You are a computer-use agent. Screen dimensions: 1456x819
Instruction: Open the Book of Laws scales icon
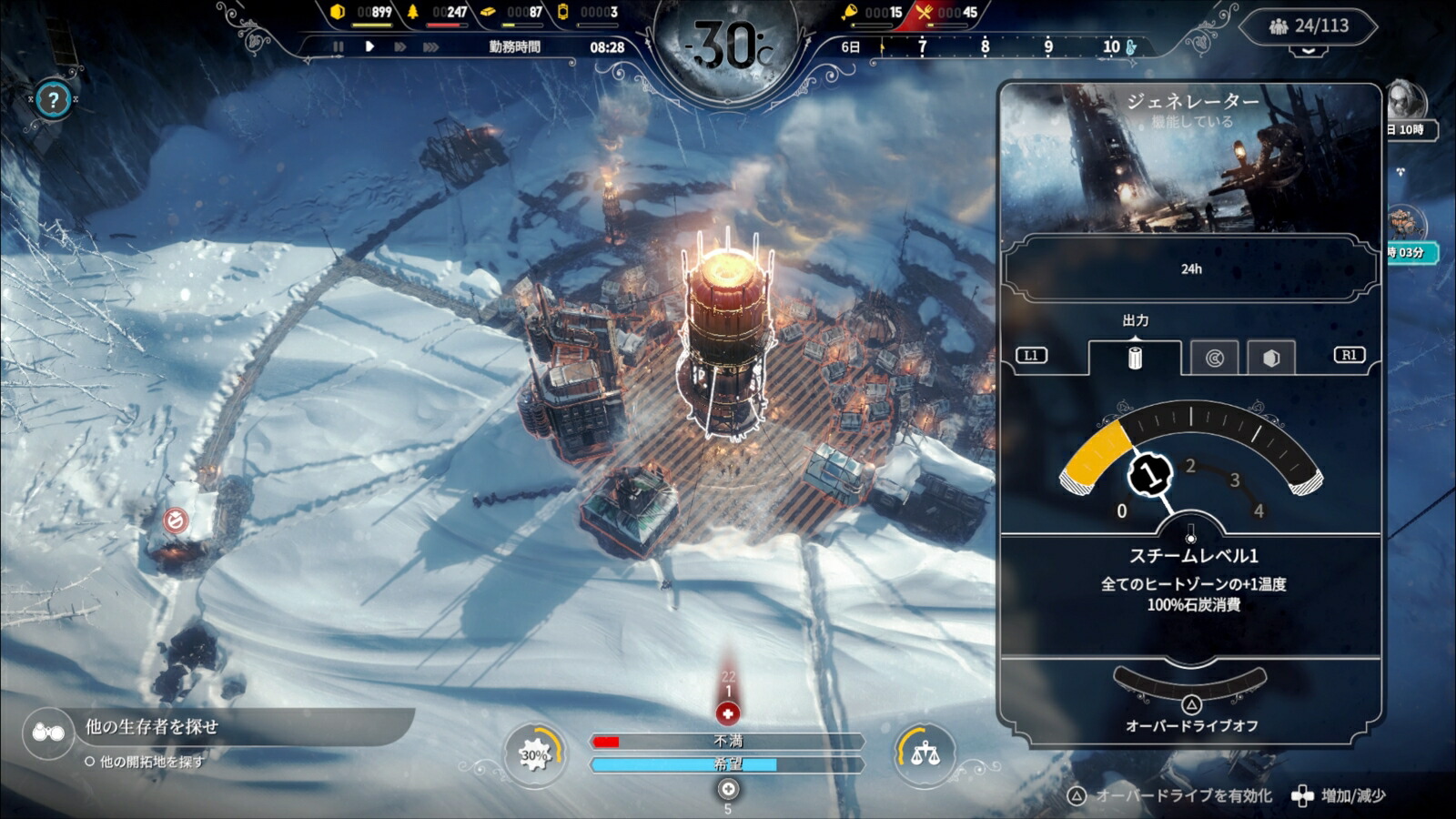(x=924, y=755)
